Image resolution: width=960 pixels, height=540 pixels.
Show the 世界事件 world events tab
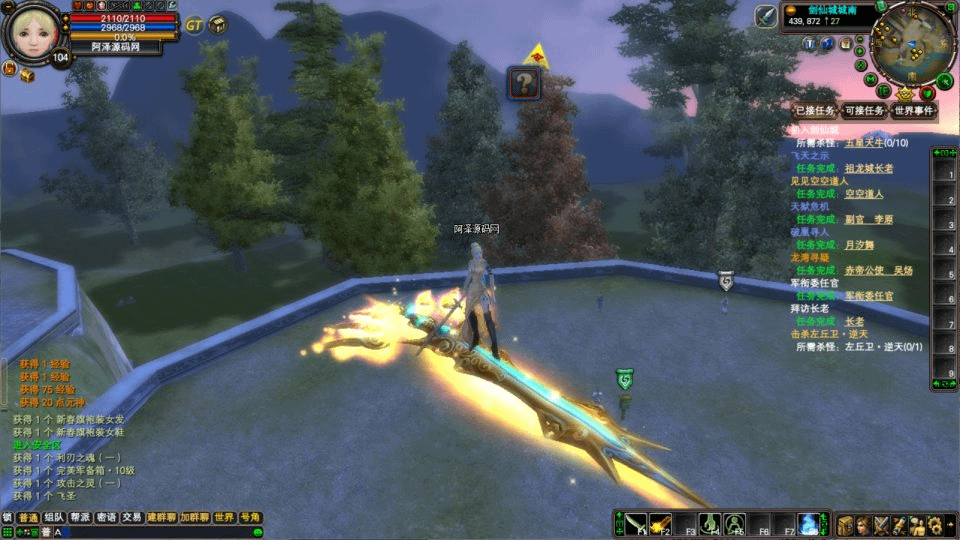click(x=914, y=111)
